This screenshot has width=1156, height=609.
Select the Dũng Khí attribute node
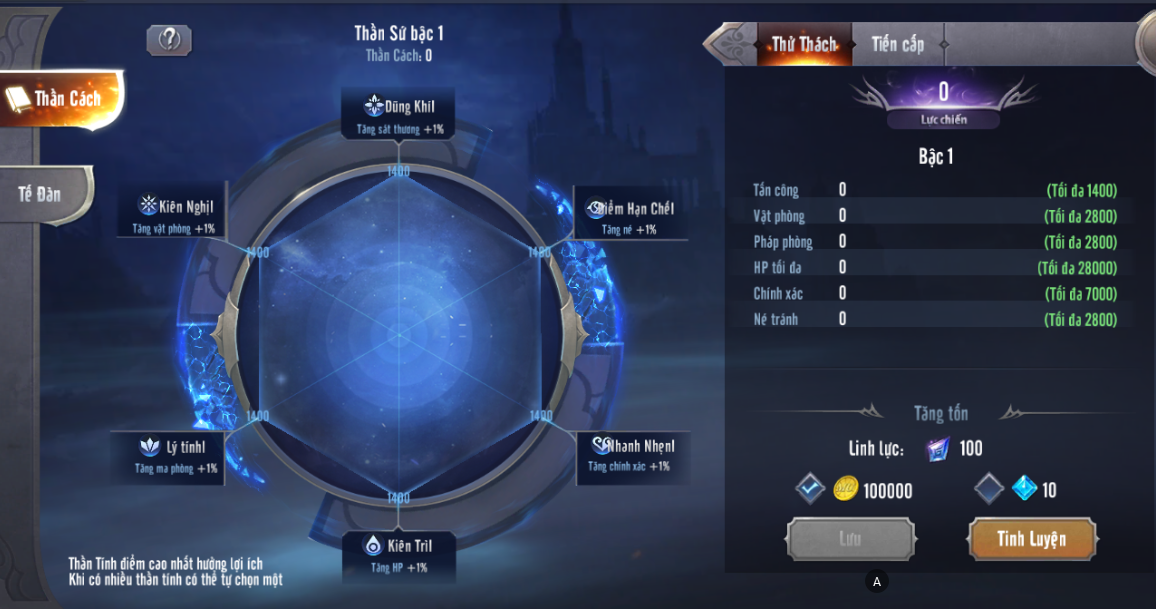398,114
